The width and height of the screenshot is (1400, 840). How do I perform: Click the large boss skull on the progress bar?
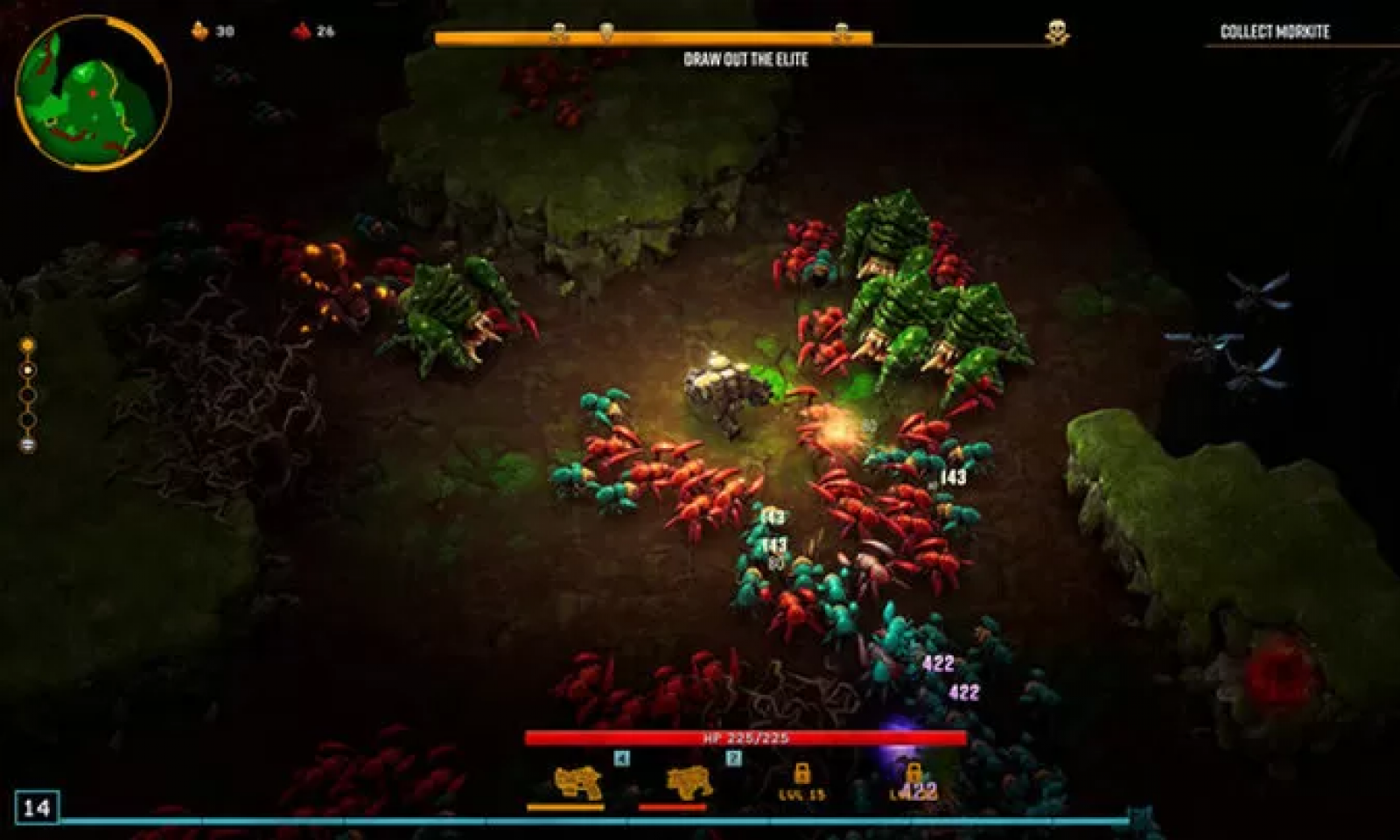[x=1057, y=33]
